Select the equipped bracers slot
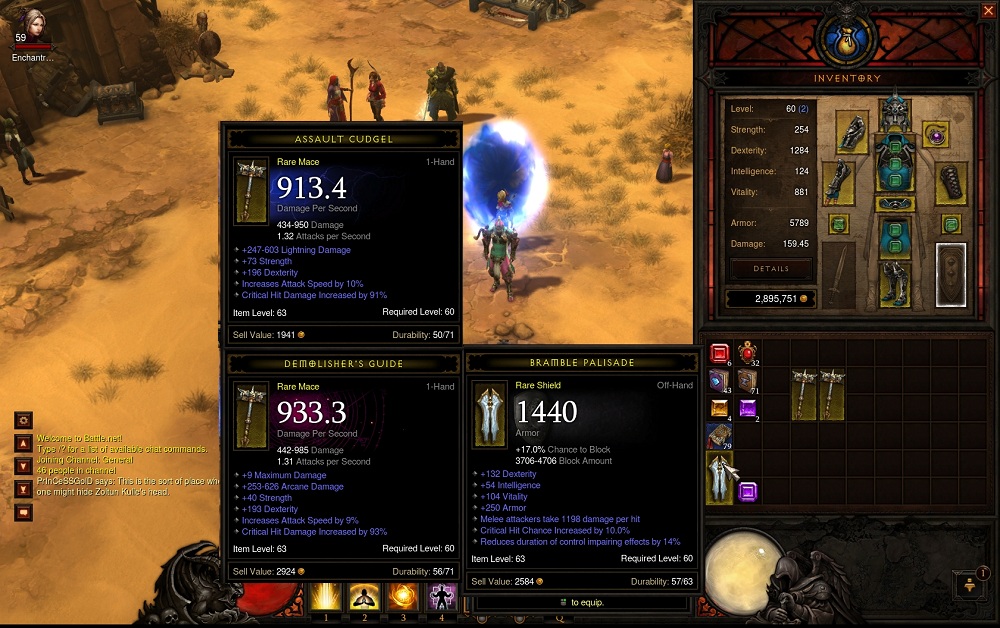1000x628 pixels. [x=951, y=183]
